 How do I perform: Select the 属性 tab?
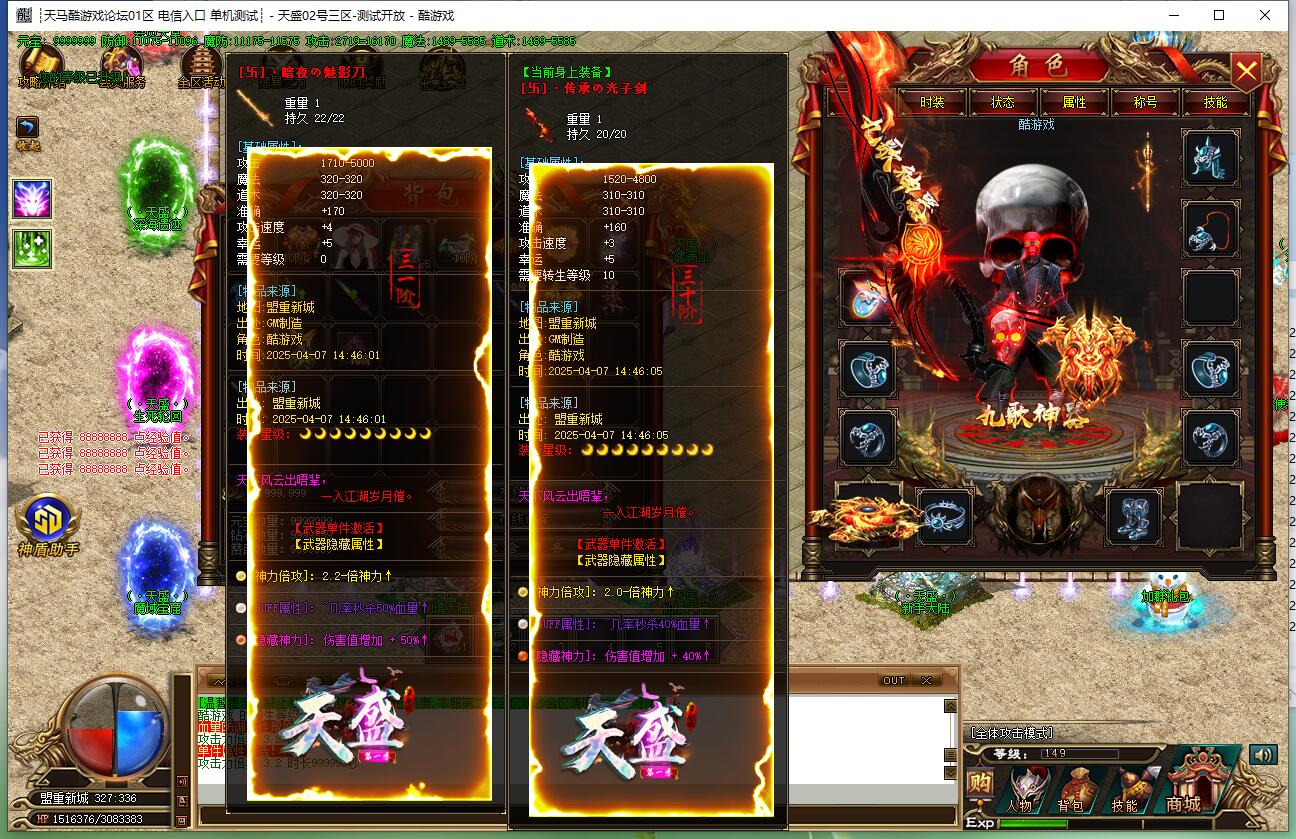tap(1074, 102)
